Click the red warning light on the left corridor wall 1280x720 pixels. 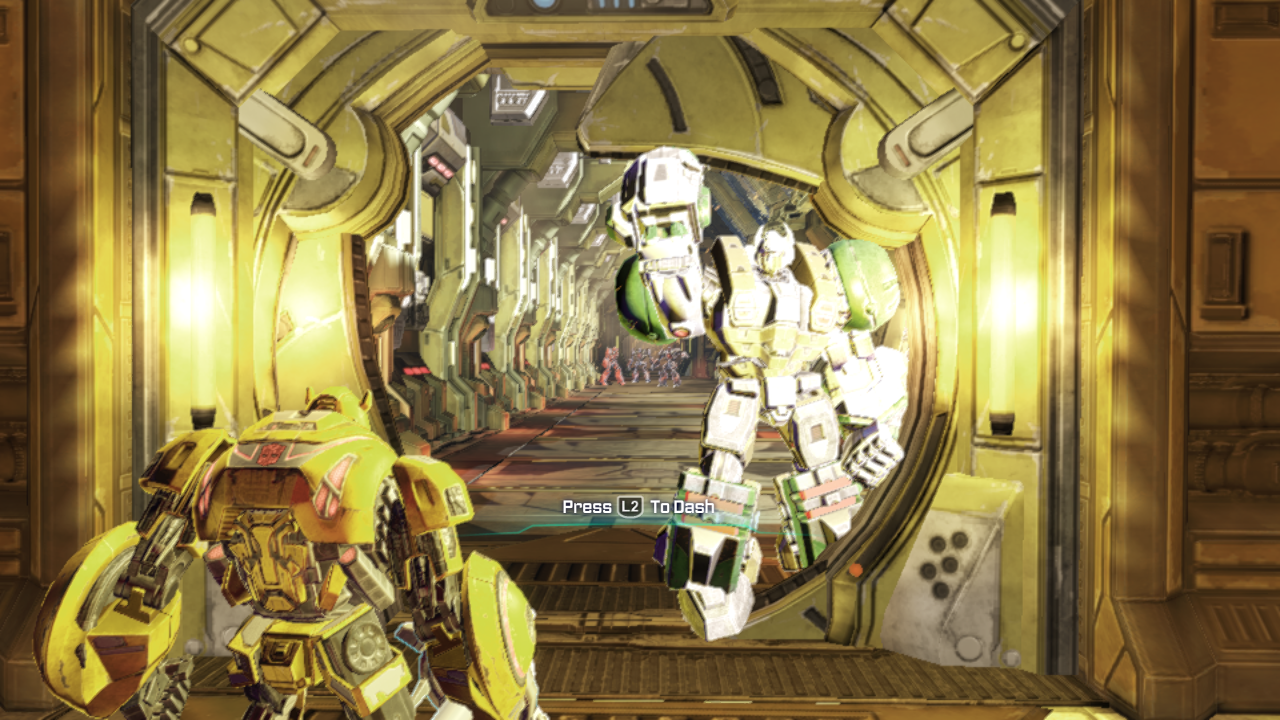click(438, 167)
